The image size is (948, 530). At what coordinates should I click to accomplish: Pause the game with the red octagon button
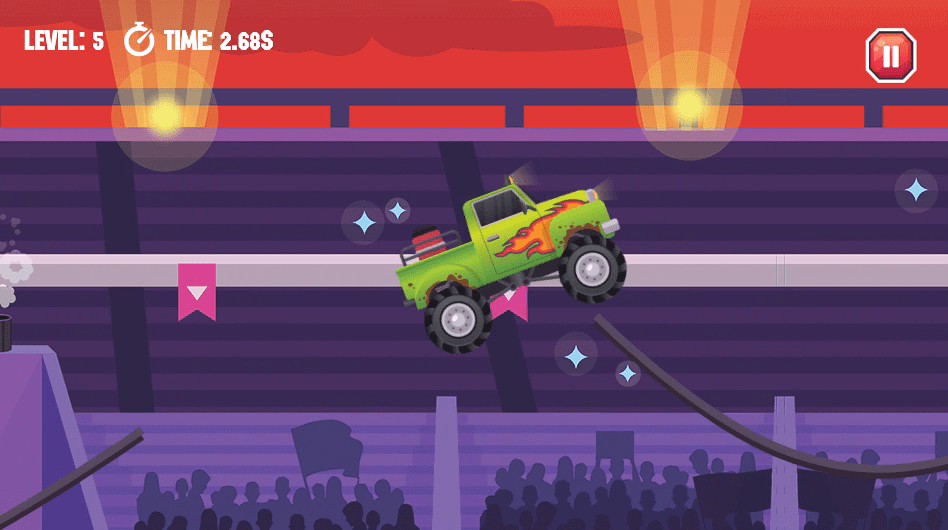[890, 55]
